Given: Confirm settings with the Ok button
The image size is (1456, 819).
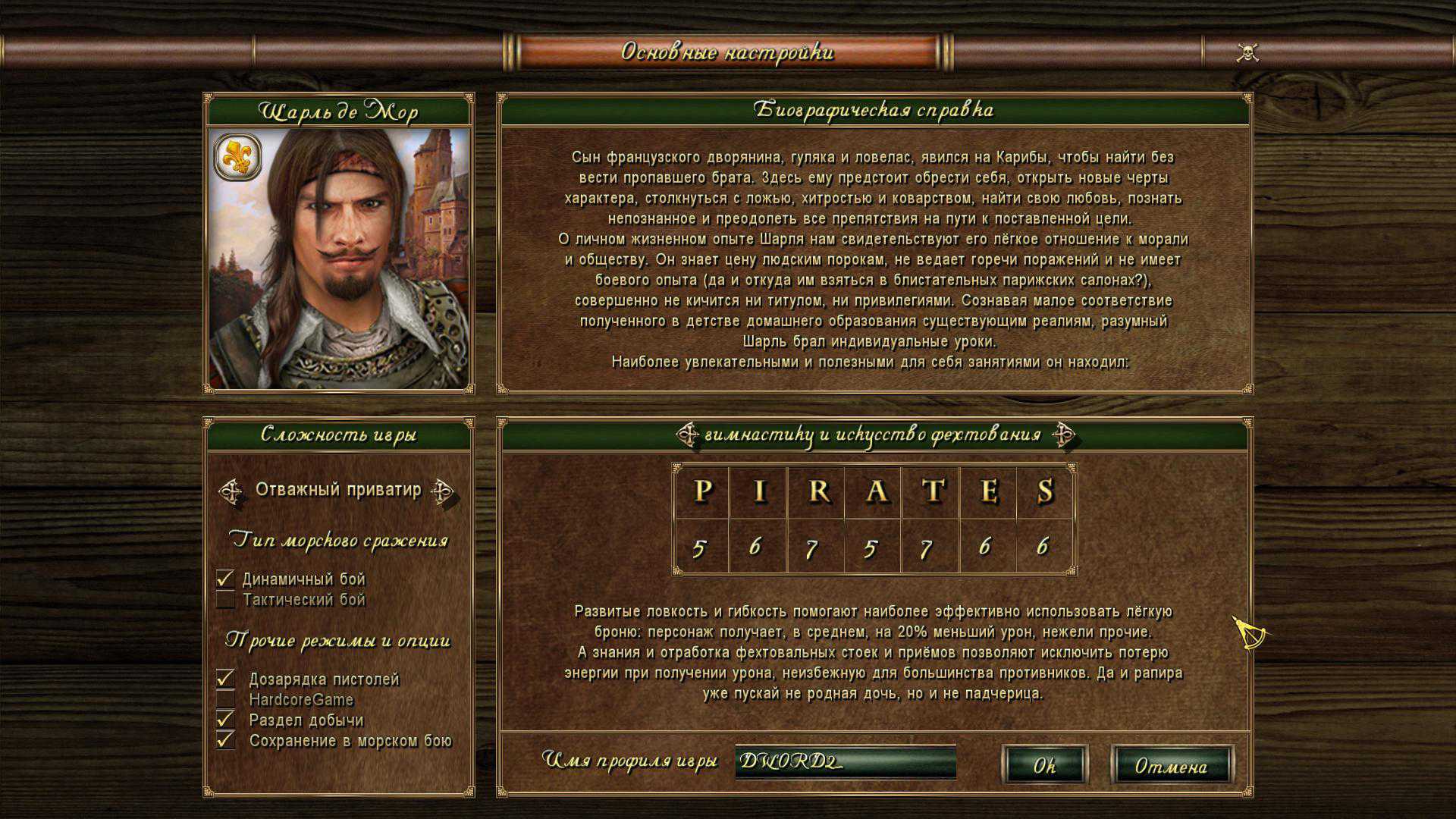Looking at the screenshot, I should pos(1044,765).
